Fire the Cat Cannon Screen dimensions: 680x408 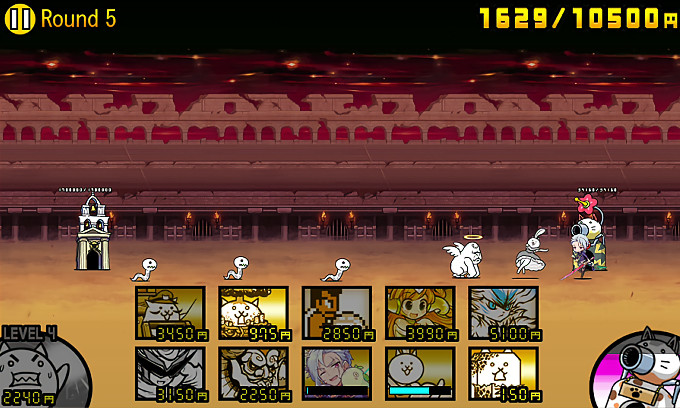coord(638,368)
